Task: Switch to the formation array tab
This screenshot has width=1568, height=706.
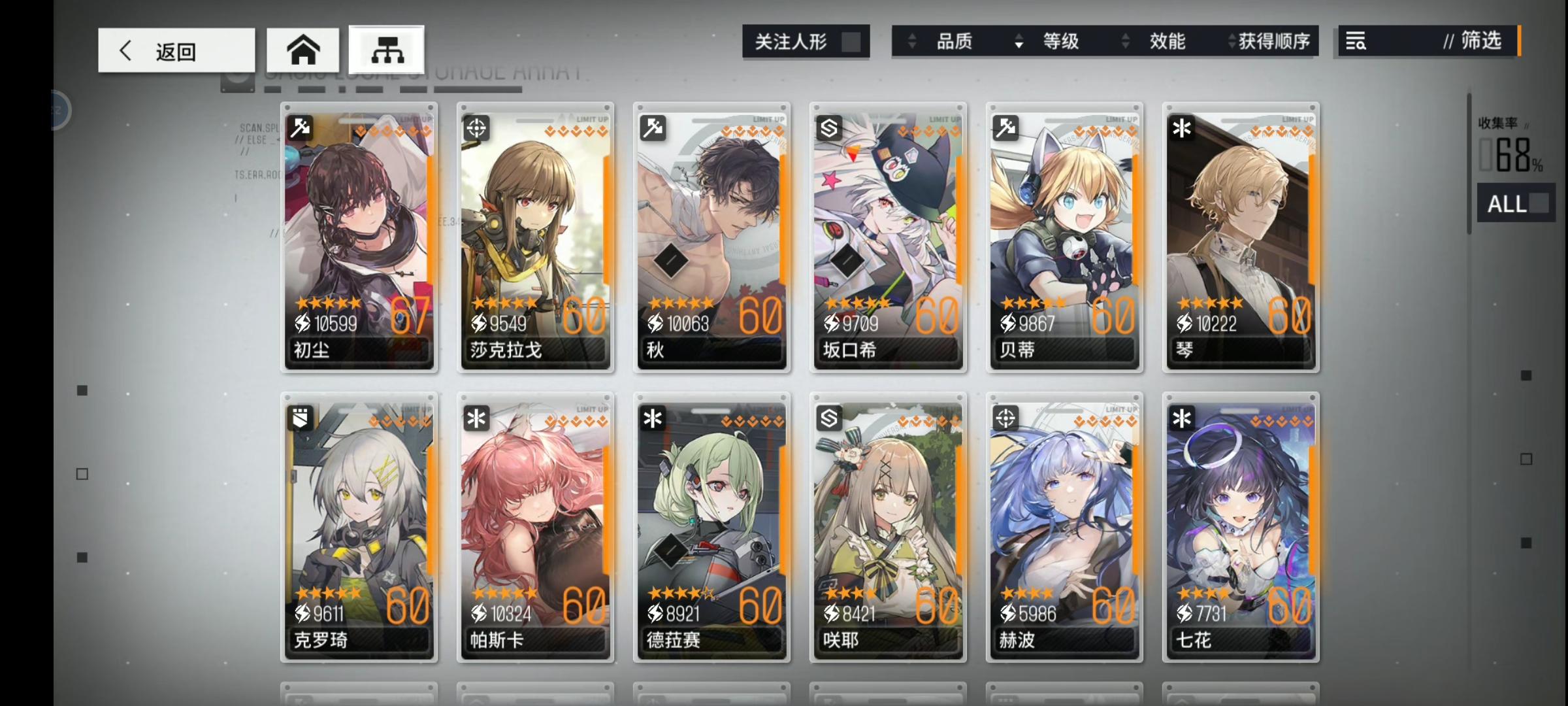Action: click(386, 49)
